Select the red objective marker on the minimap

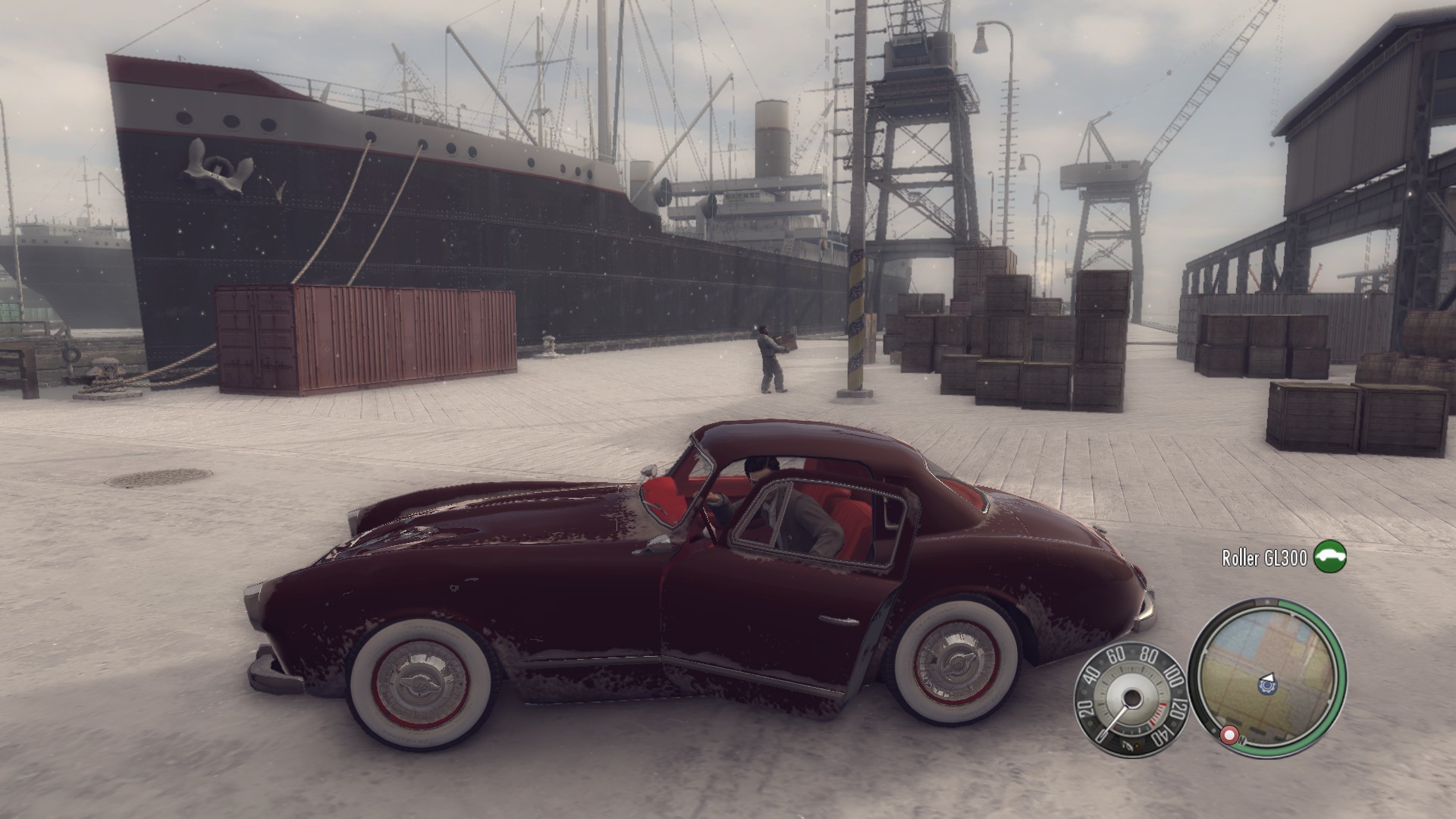tap(1229, 735)
